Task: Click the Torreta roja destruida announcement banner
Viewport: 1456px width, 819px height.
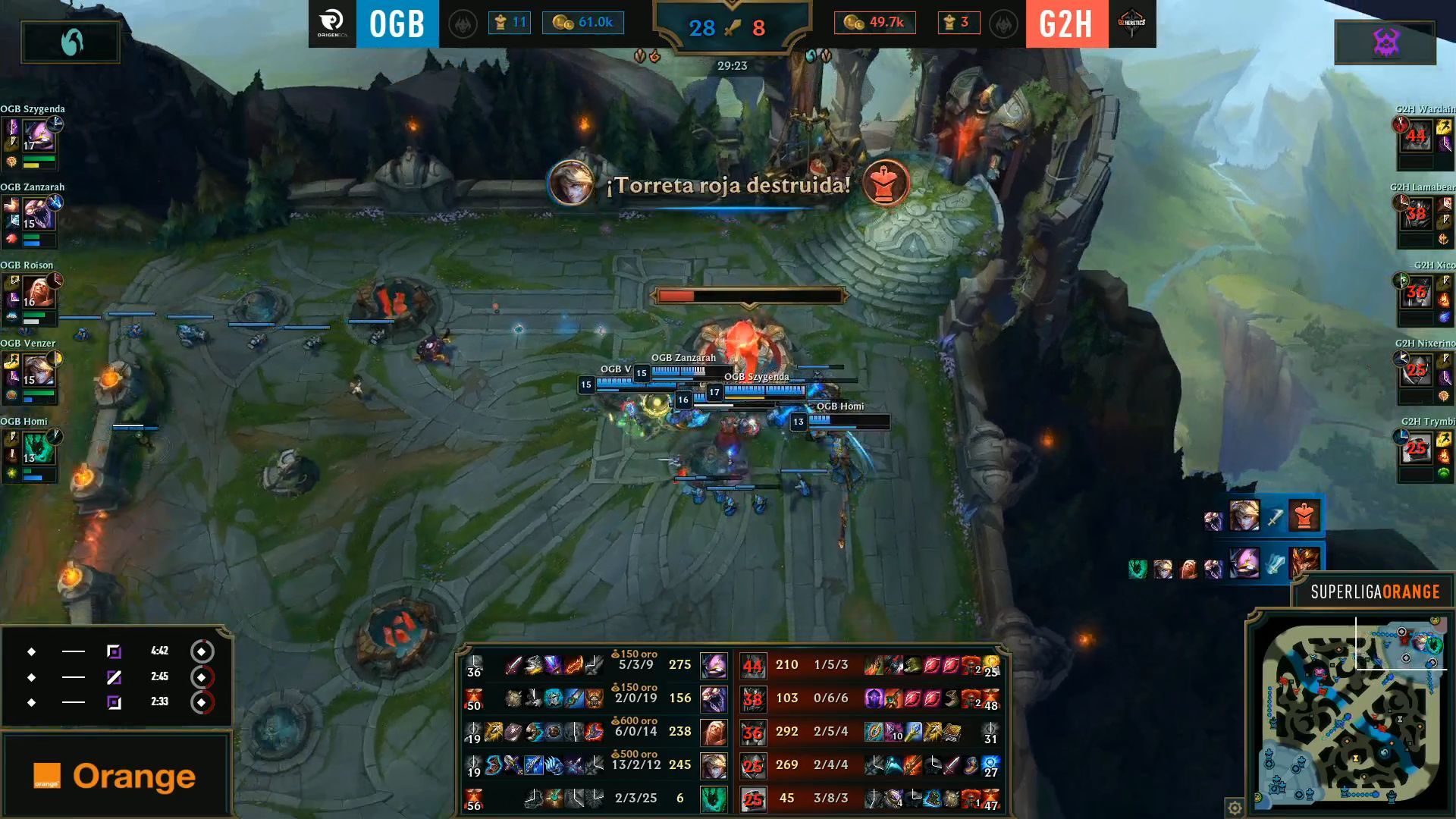Action: point(730,184)
